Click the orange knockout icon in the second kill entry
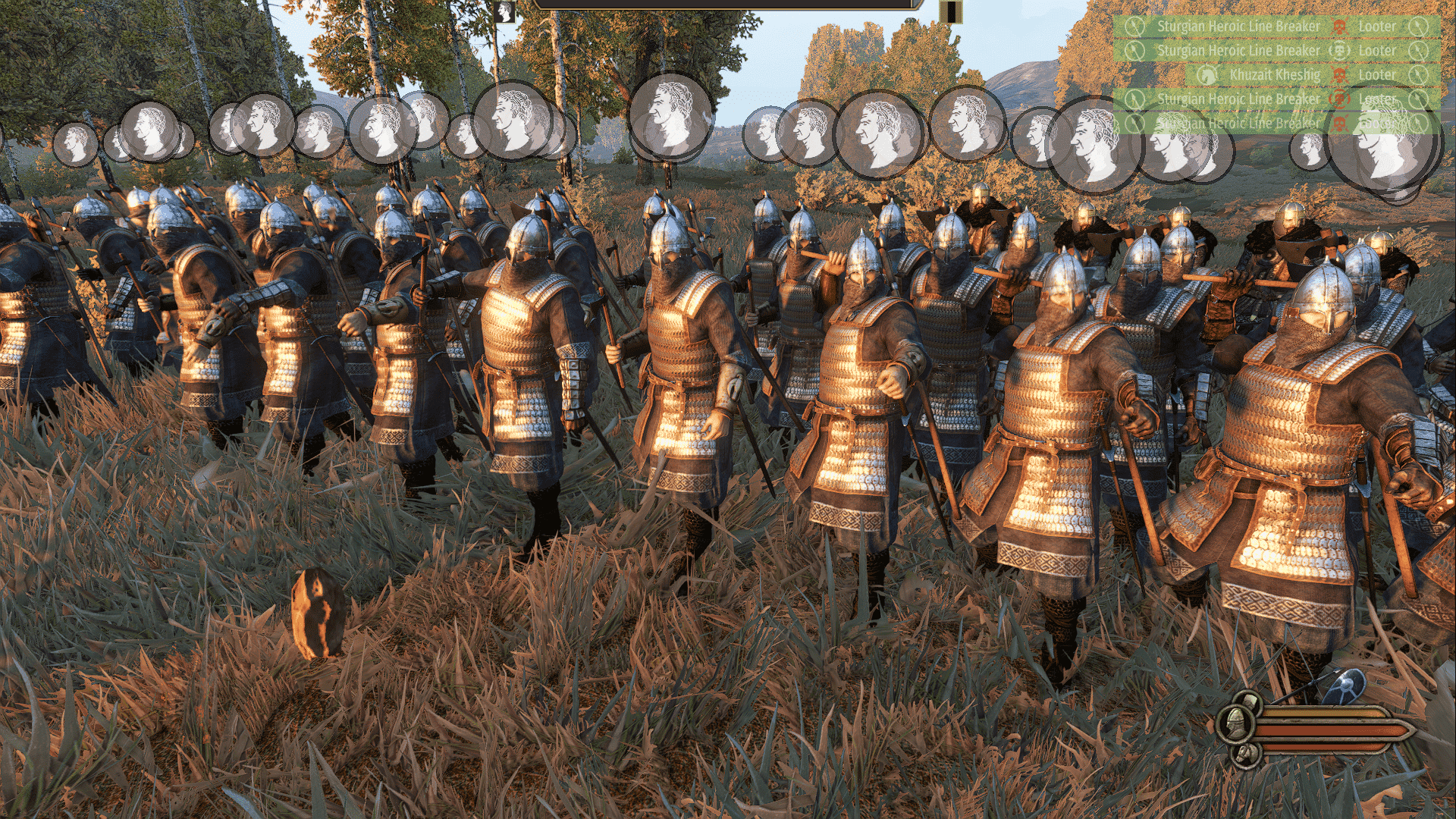Image resolution: width=1456 pixels, height=819 pixels. click(1339, 50)
